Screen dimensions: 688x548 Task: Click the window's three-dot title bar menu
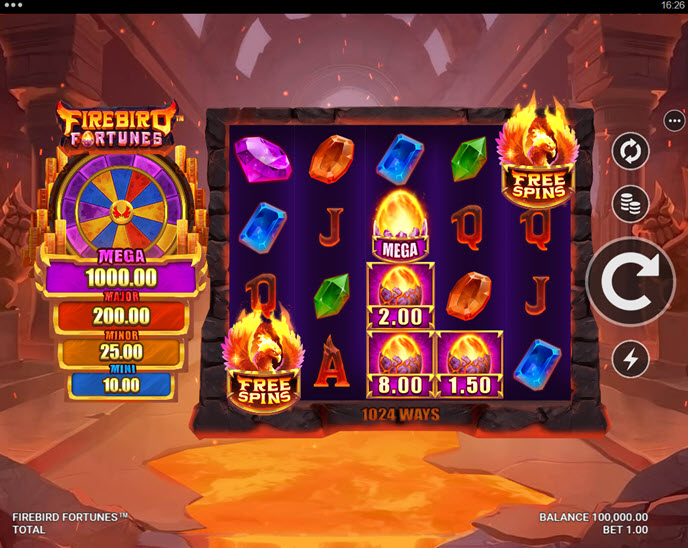14,6
